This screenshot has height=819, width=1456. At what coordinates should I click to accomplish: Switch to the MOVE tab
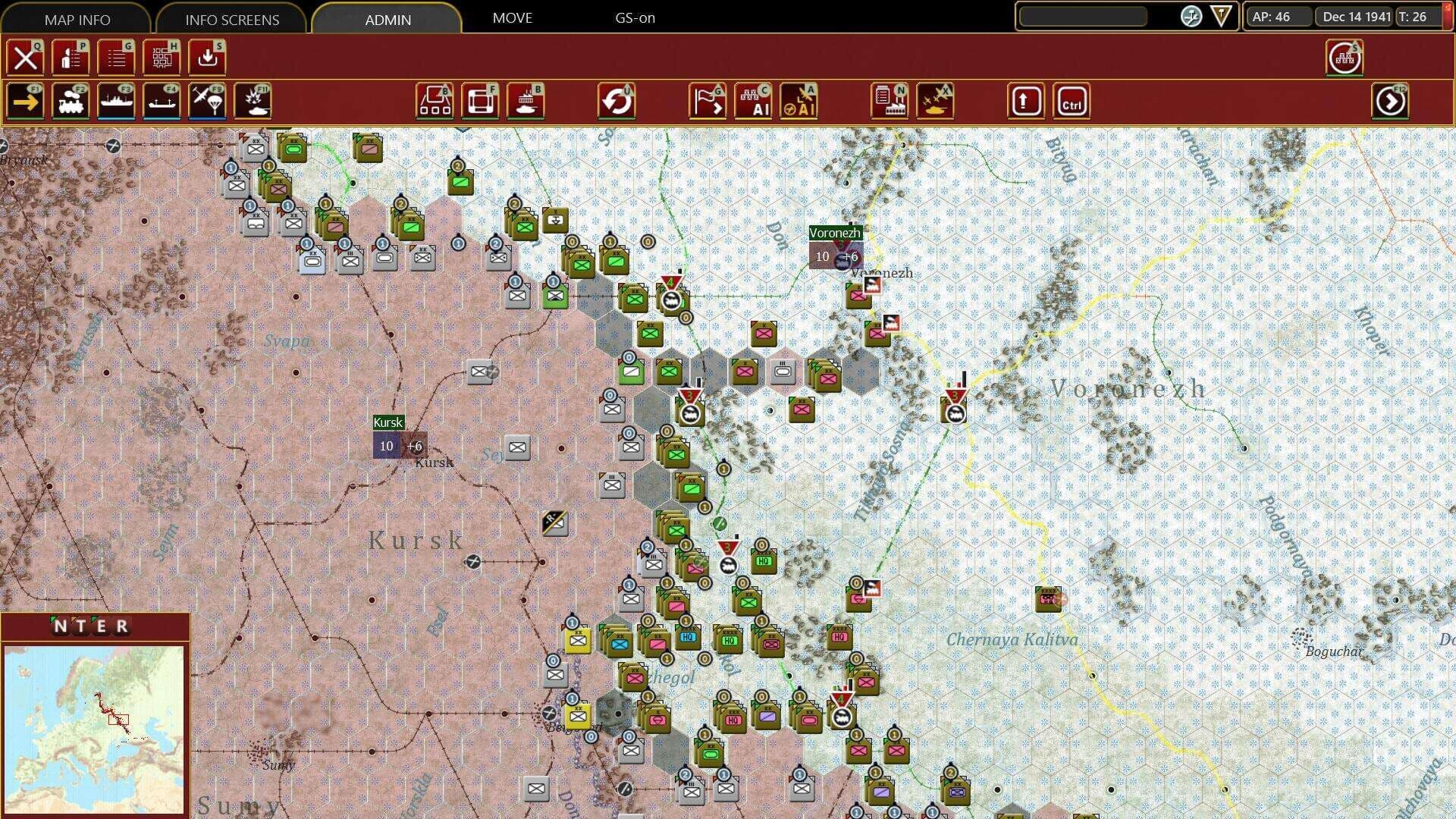(x=512, y=17)
